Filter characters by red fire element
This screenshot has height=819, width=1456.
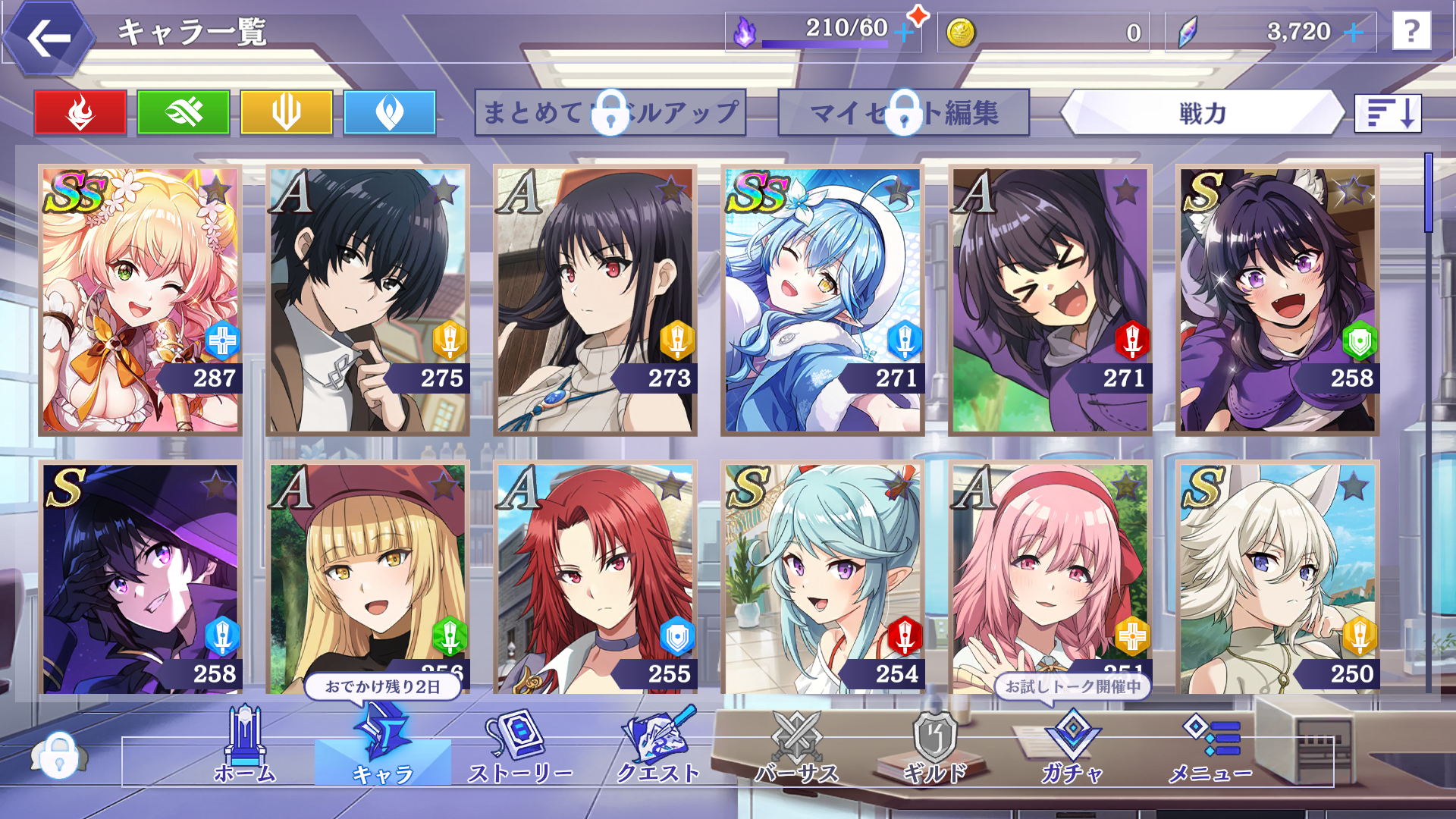click(x=80, y=113)
